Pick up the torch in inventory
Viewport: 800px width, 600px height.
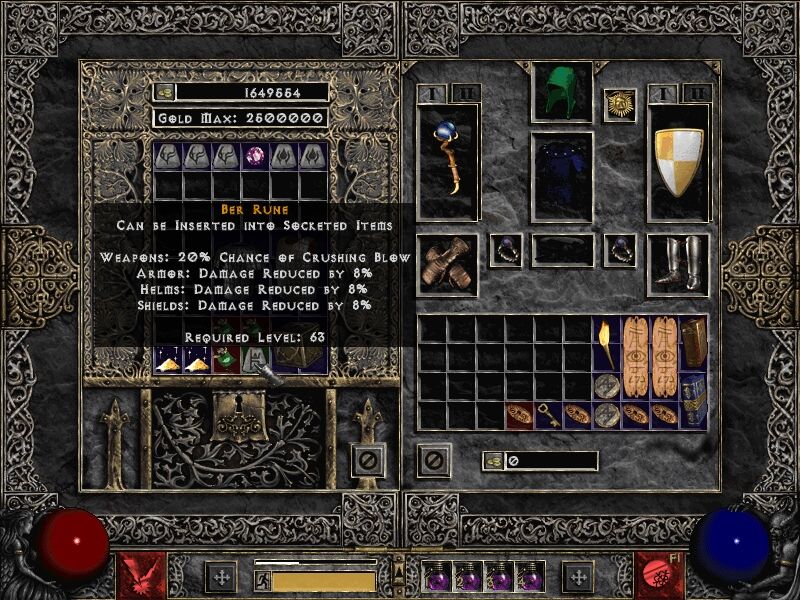click(x=606, y=342)
